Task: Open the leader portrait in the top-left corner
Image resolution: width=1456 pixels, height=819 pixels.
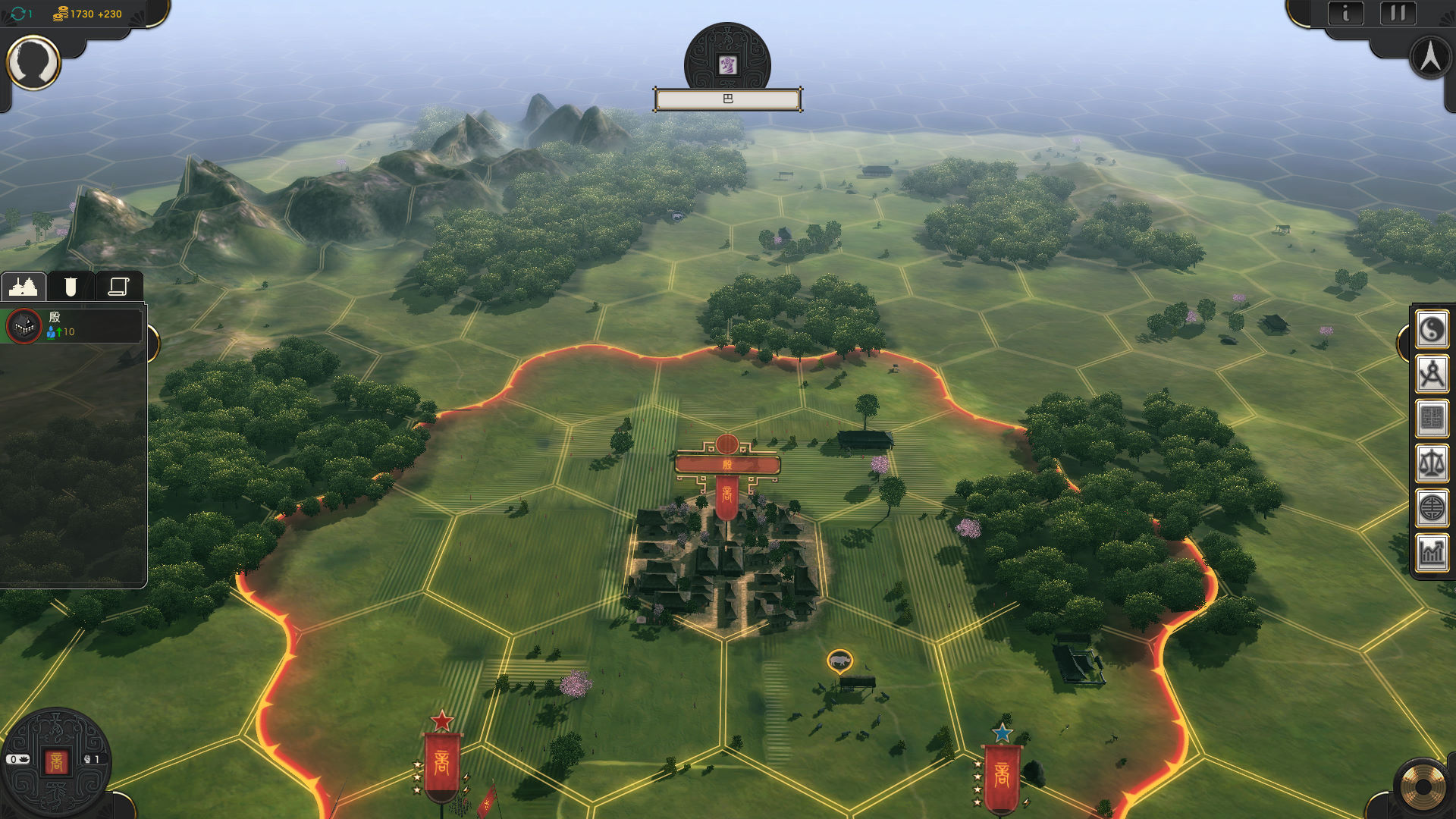Action: coord(33,63)
